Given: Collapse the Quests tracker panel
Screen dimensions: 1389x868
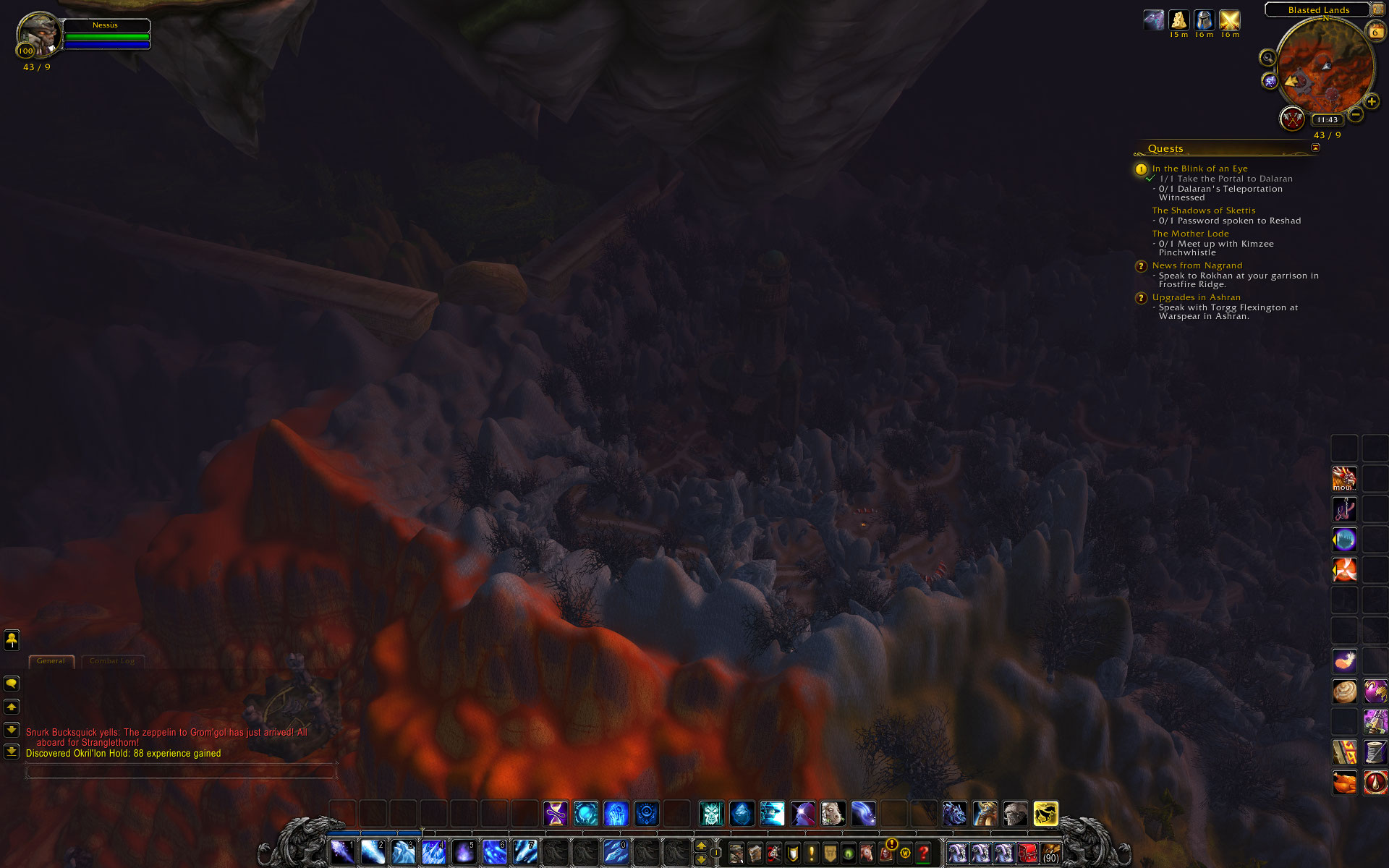Looking at the screenshot, I should click(1315, 148).
